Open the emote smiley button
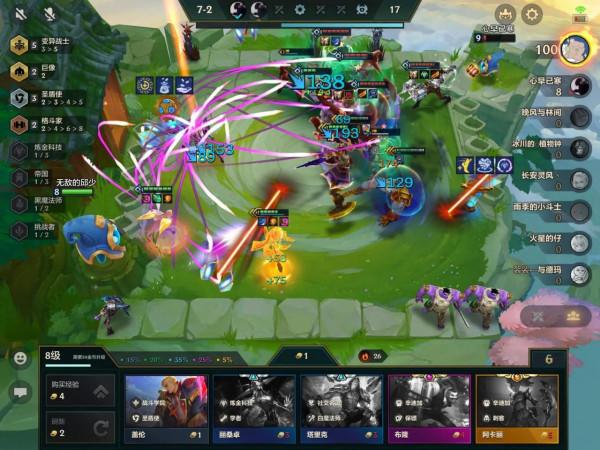 [x=20, y=357]
